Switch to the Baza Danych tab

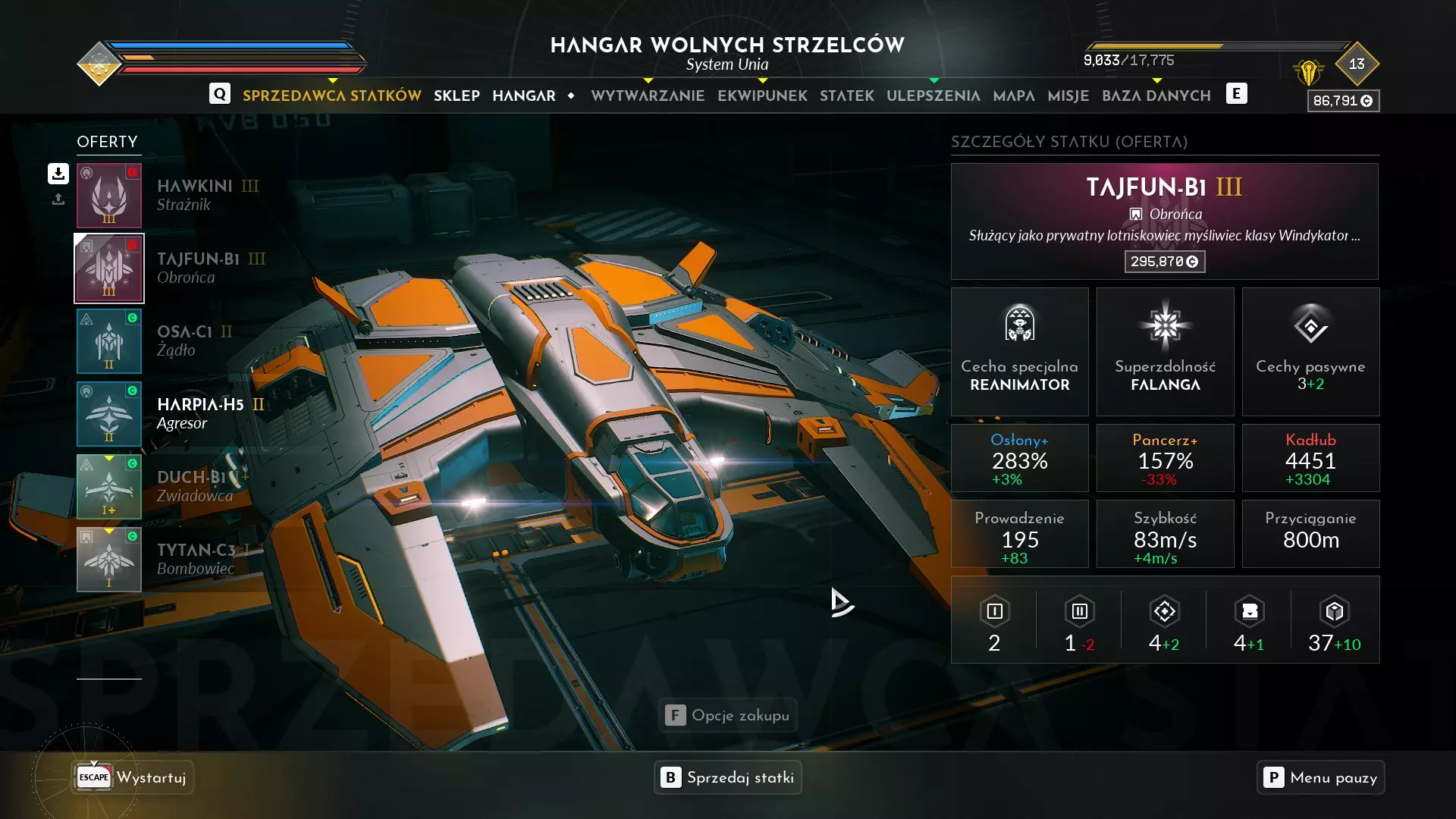[1156, 96]
